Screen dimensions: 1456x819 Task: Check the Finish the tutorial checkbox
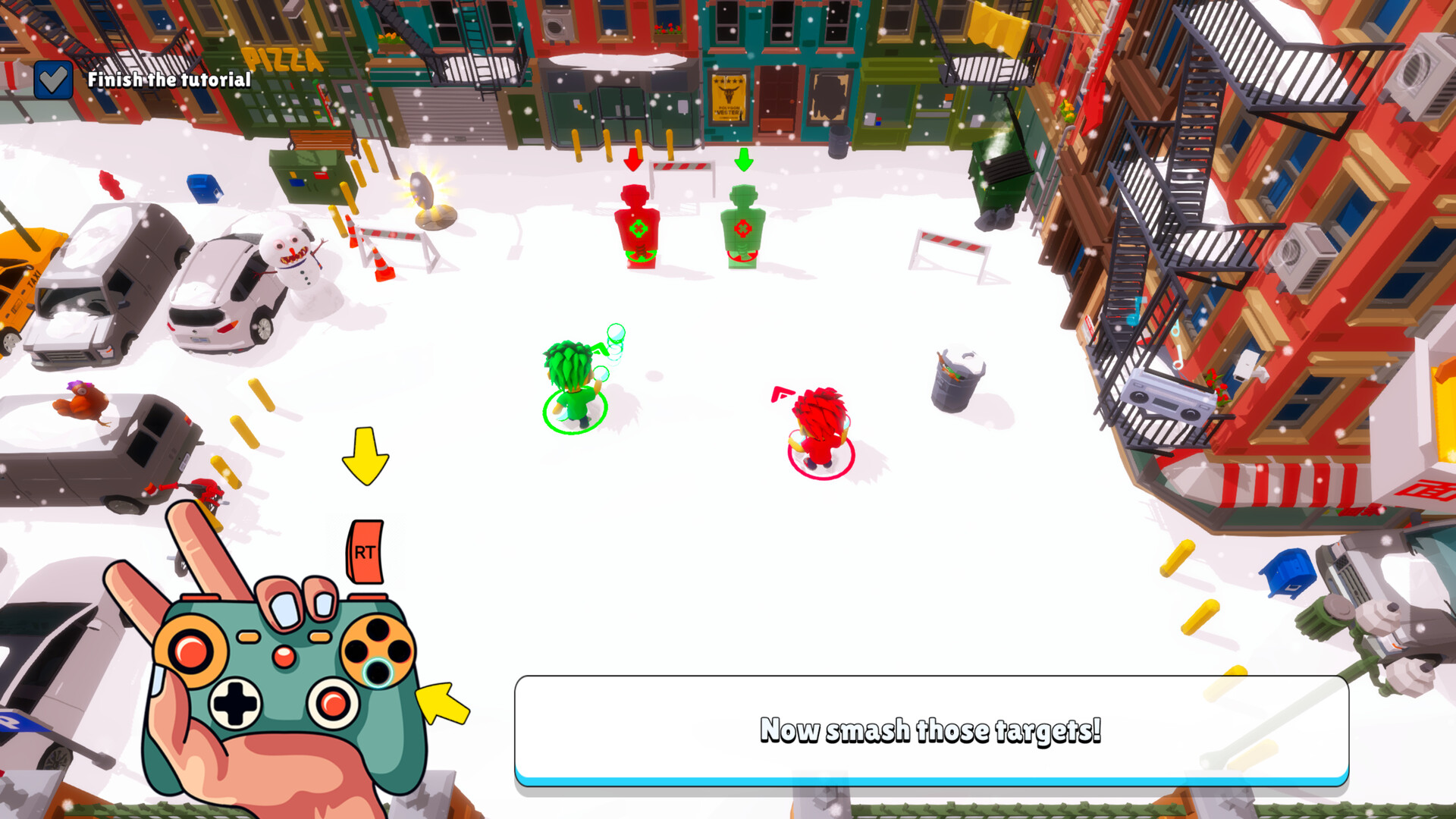click(x=54, y=78)
